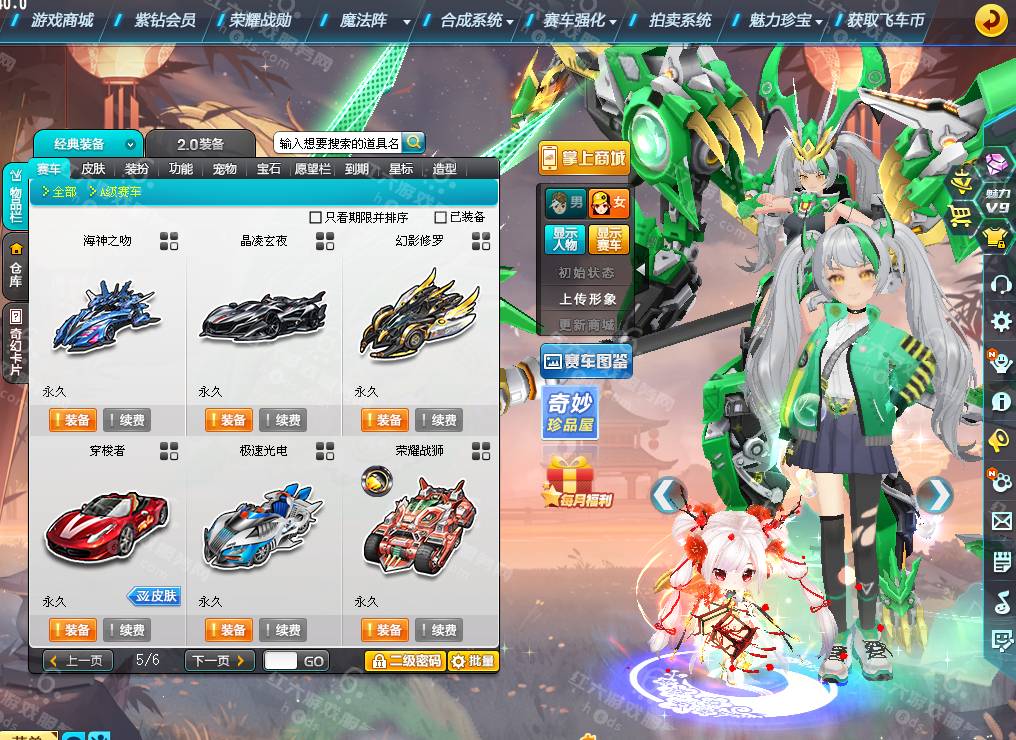This screenshot has width=1016, height=740.
Task: Click the item search input field
Action: coord(338,143)
